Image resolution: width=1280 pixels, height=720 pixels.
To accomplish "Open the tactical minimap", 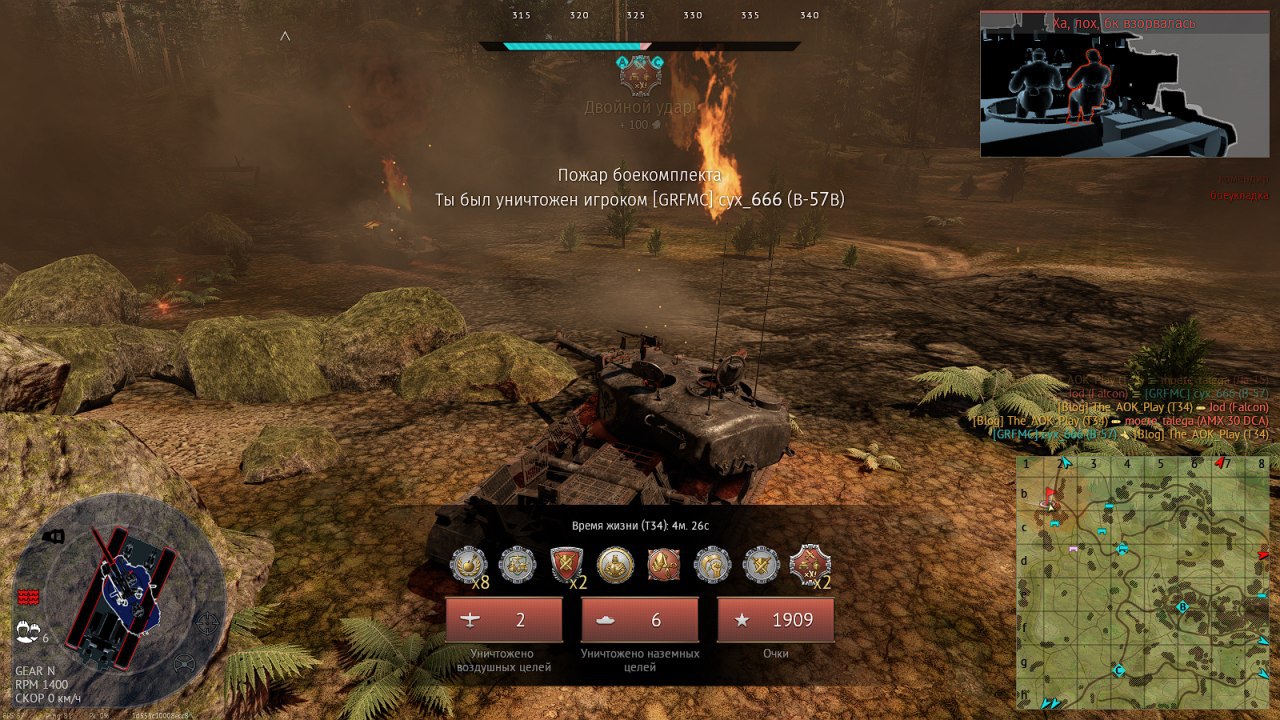I will [1144, 583].
